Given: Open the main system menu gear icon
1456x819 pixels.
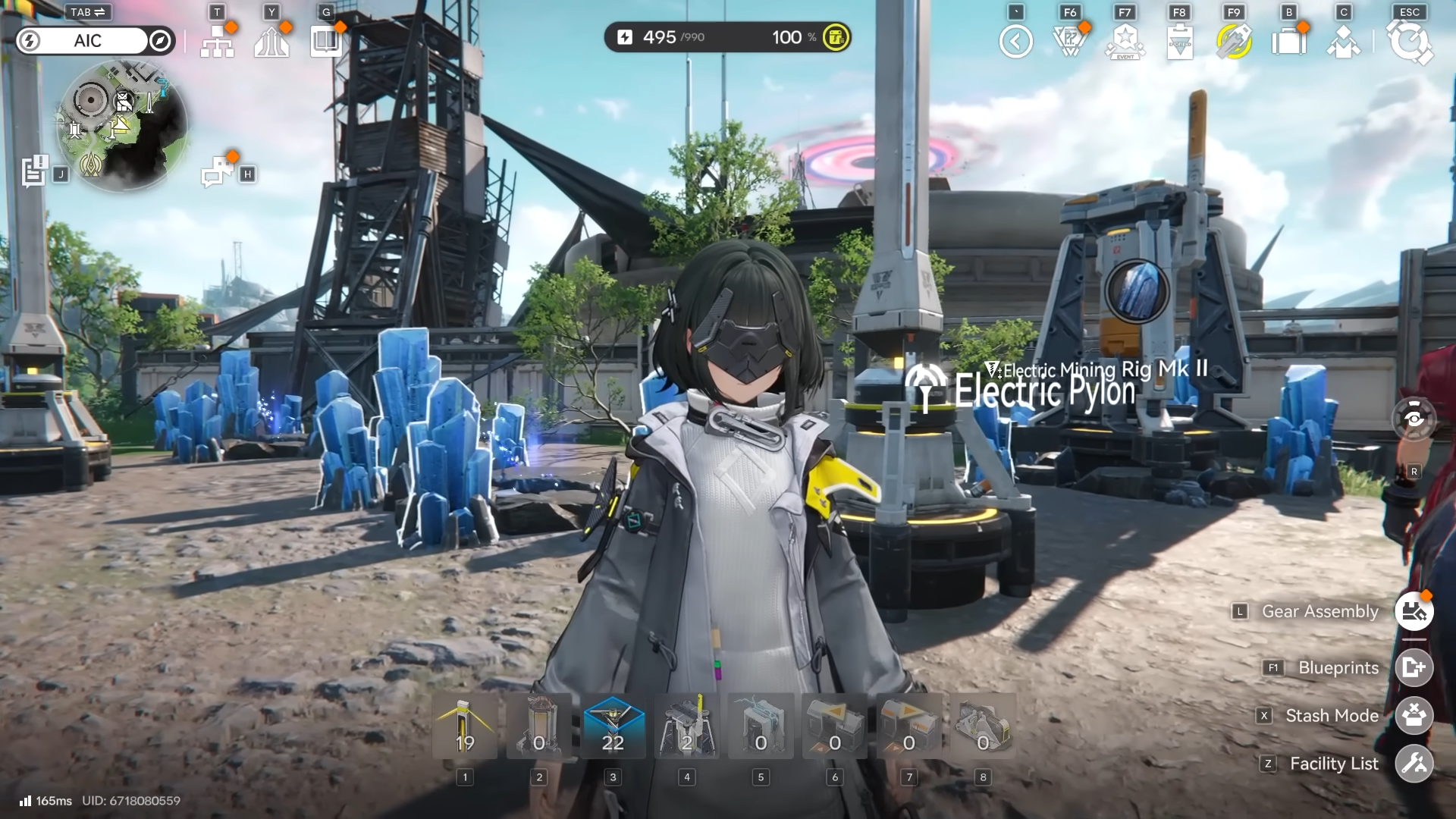Looking at the screenshot, I should pyautogui.click(x=1410, y=42).
